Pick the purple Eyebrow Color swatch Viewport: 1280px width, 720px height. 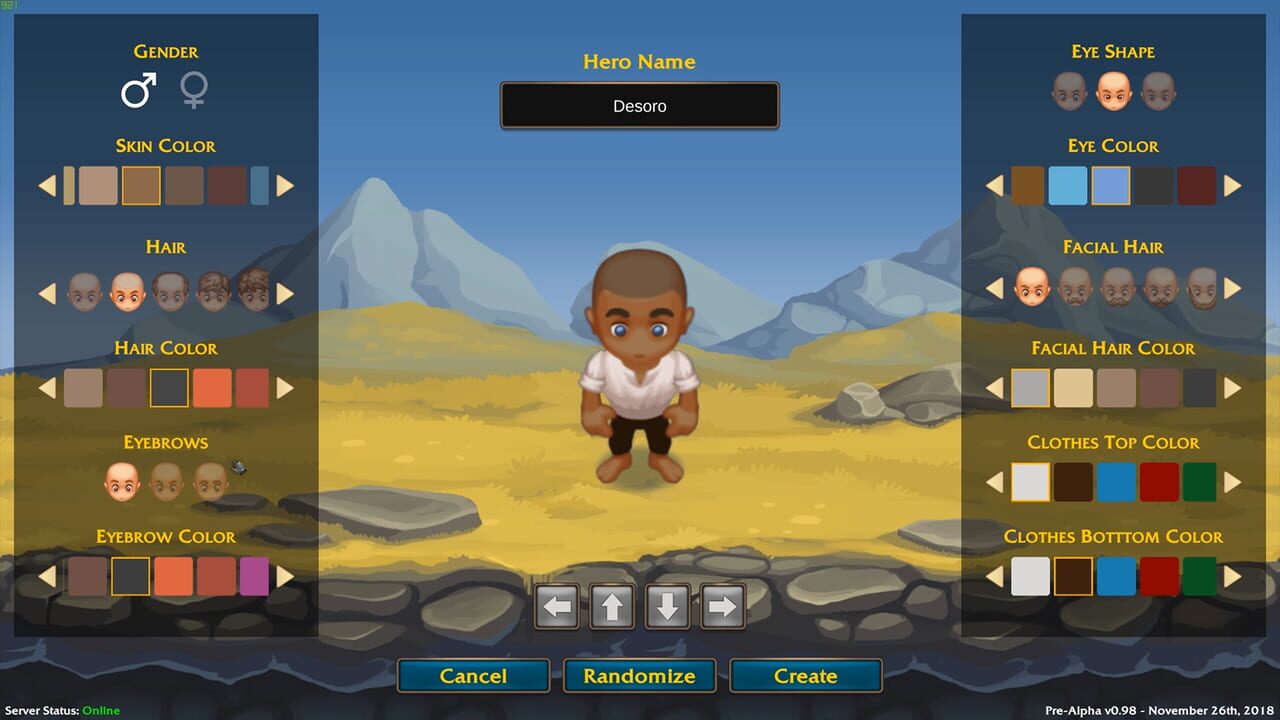point(256,577)
